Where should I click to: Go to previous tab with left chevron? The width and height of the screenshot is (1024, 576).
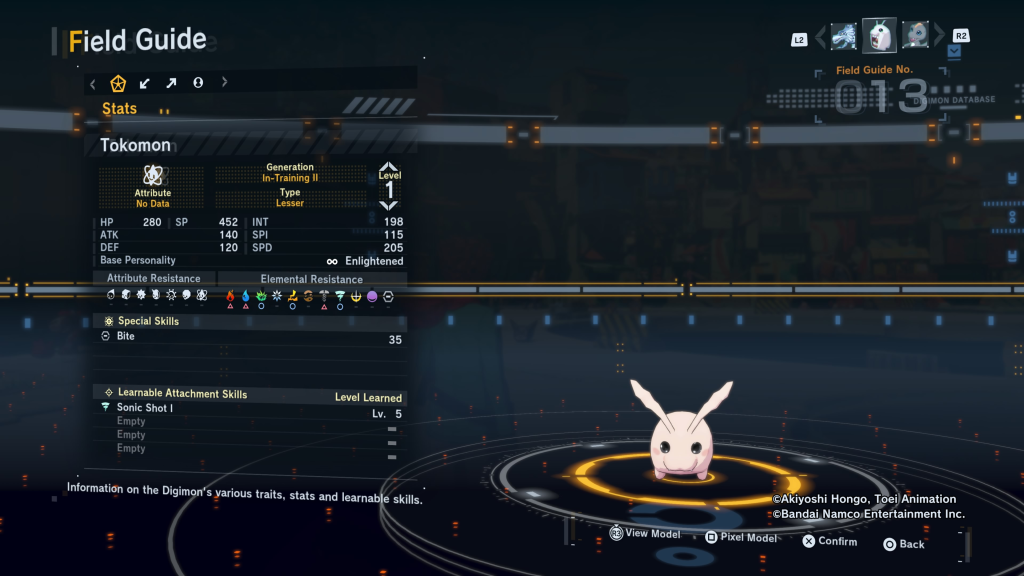[x=93, y=83]
